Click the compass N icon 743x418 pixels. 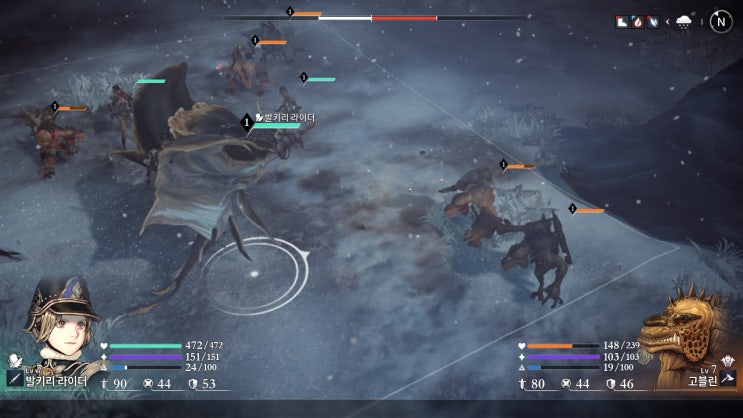coord(720,21)
